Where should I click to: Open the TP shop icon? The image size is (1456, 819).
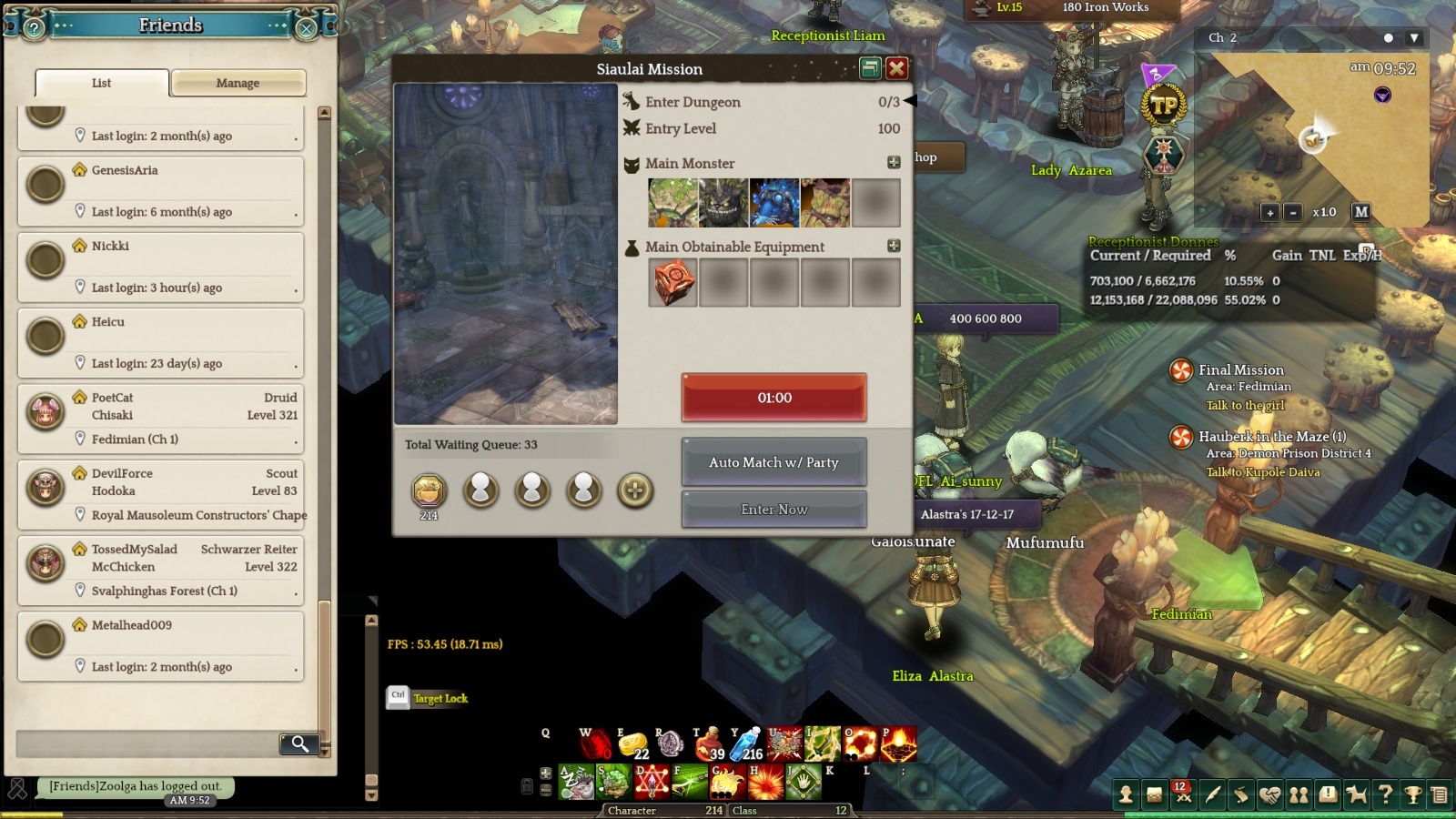click(1164, 106)
